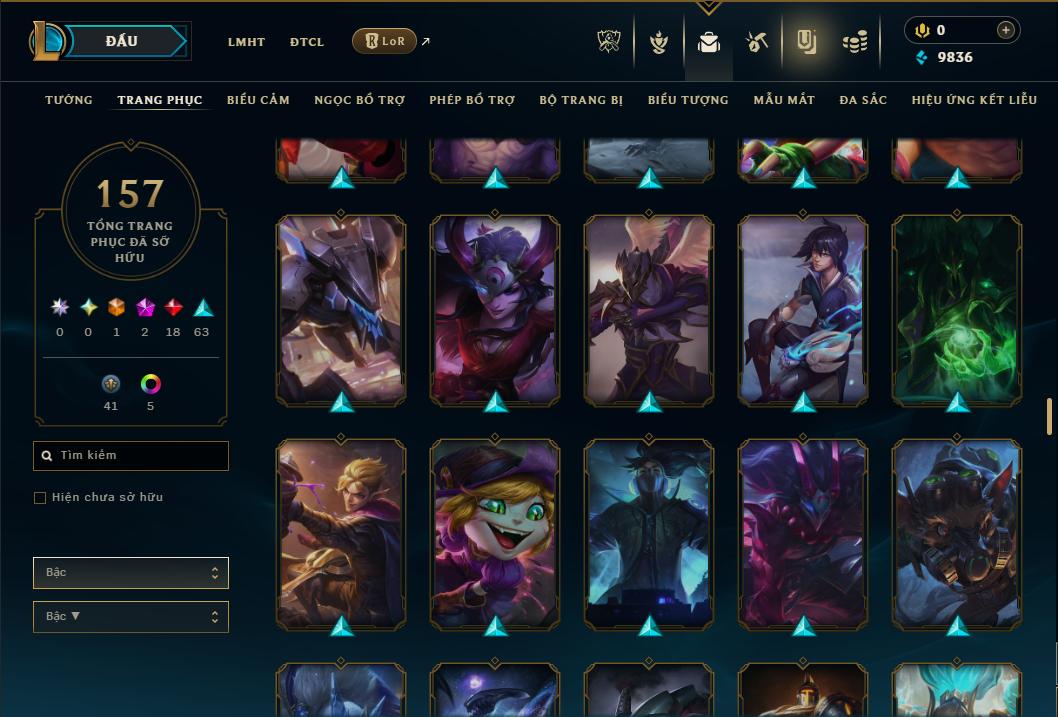Switch to the MẪU MẮT tab

tap(784, 100)
